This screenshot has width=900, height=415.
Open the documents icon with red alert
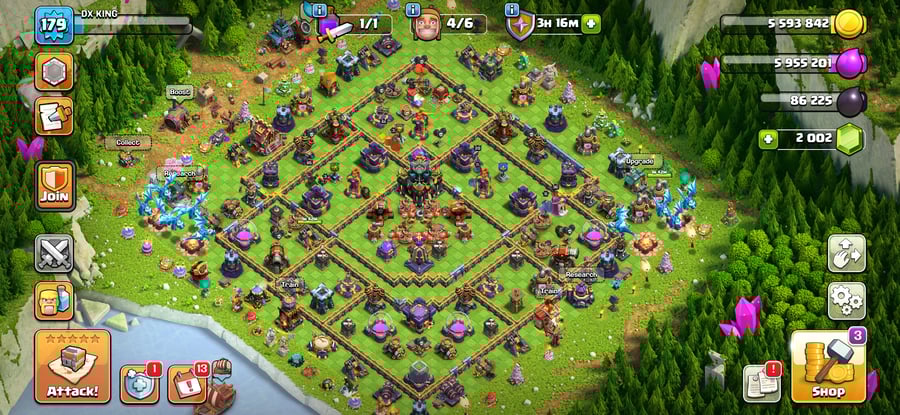tap(761, 383)
